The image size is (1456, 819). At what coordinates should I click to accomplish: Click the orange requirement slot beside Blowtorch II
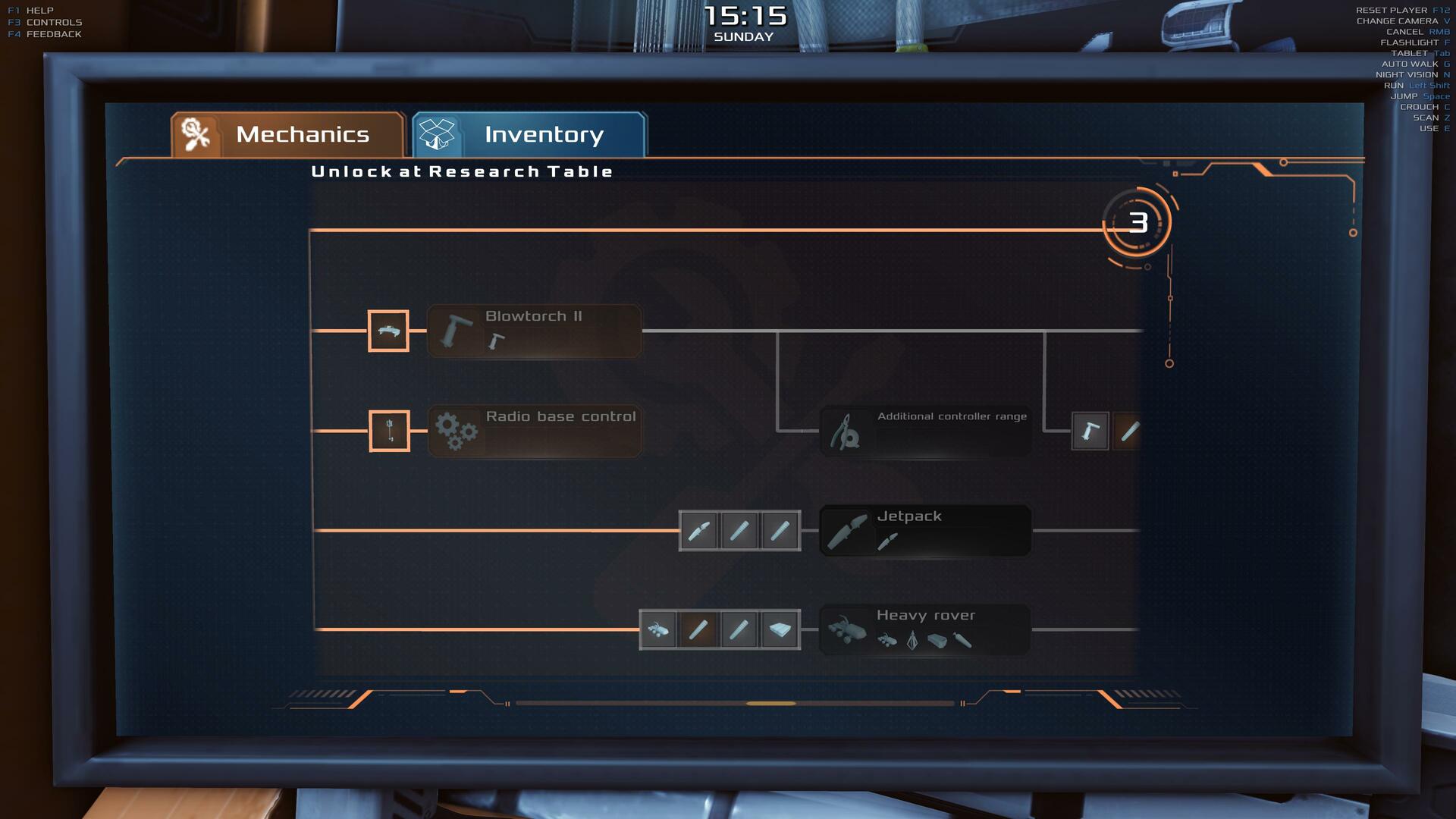388,331
